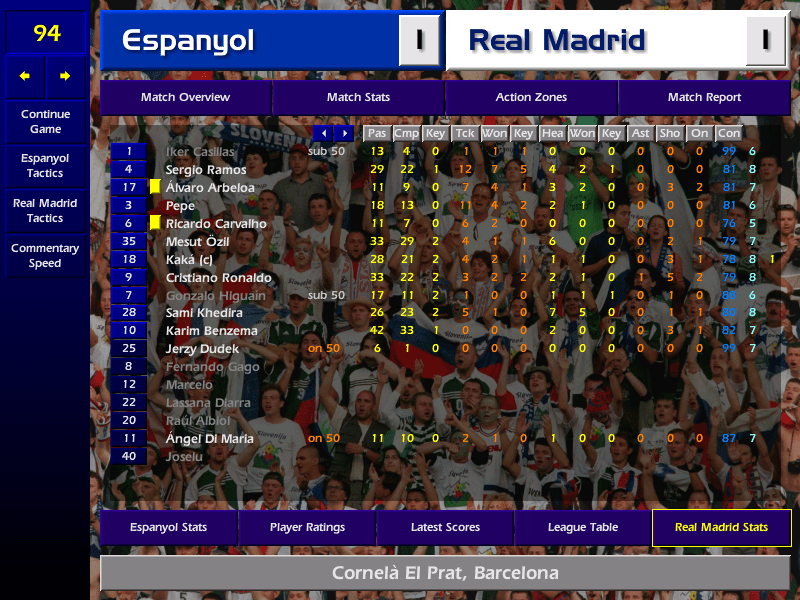Show Espanyol Stats

pos(168,527)
